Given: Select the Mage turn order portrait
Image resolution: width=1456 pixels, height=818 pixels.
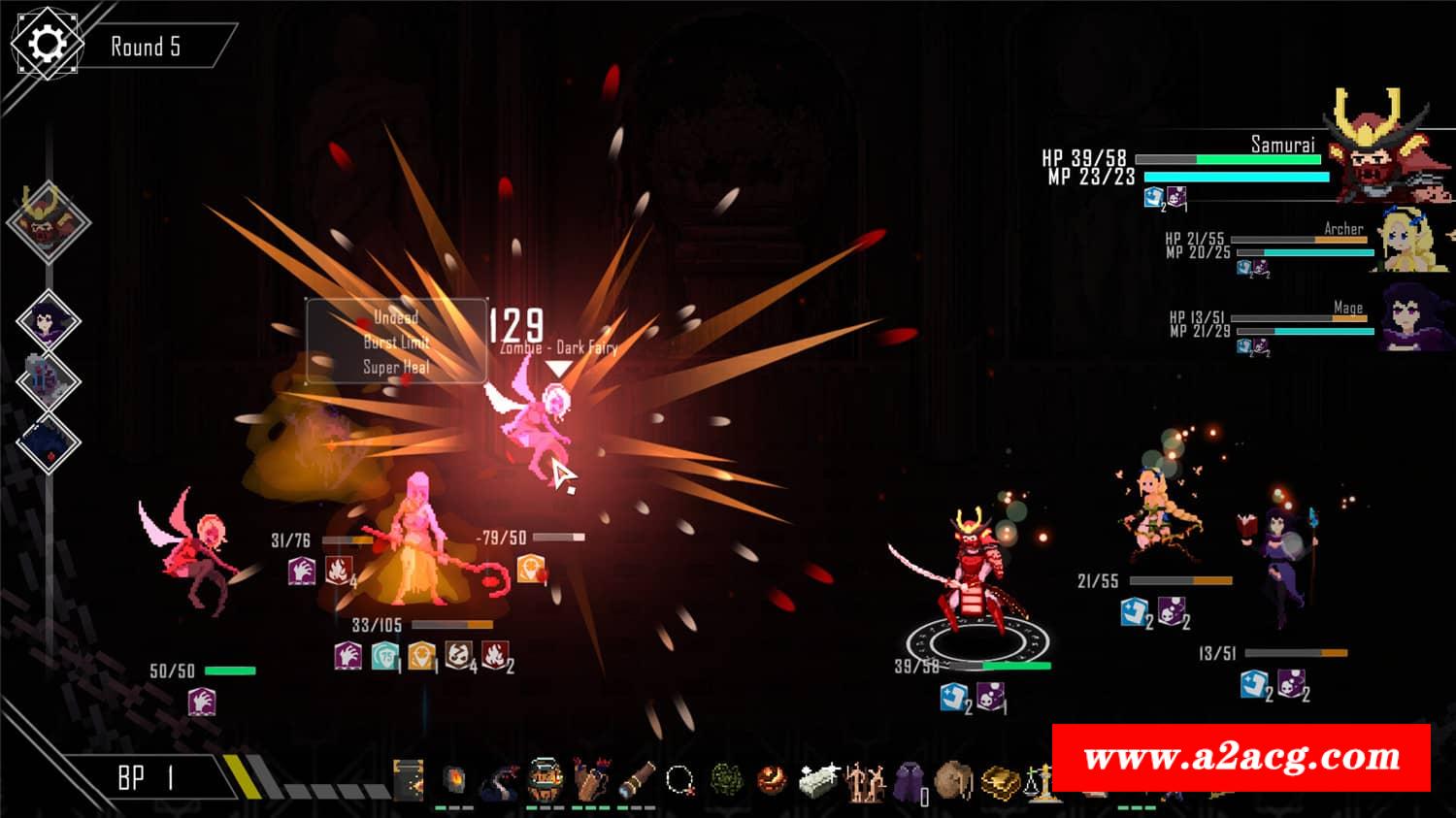Looking at the screenshot, I should [x=47, y=320].
